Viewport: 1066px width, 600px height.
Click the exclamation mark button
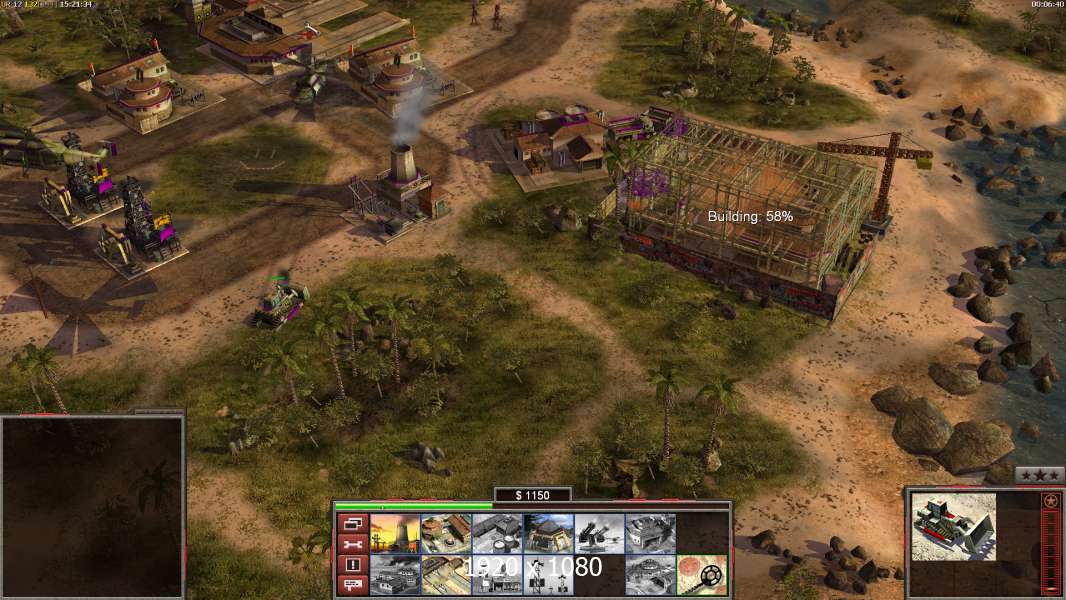click(352, 565)
